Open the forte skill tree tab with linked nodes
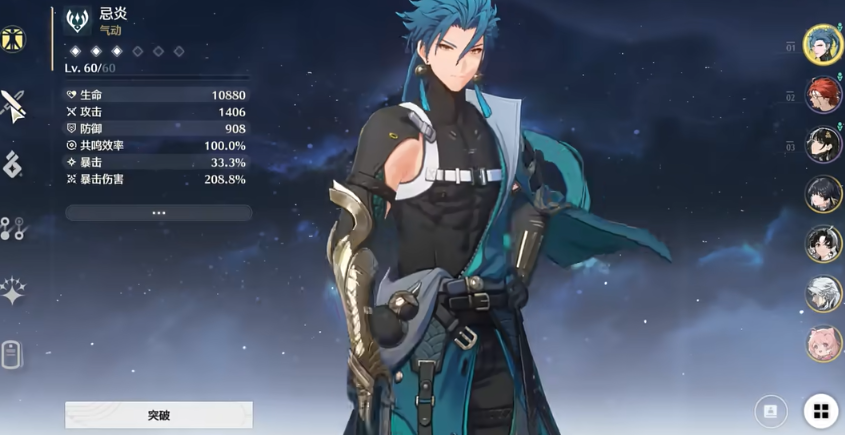This screenshot has width=845, height=435. (13, 228)
